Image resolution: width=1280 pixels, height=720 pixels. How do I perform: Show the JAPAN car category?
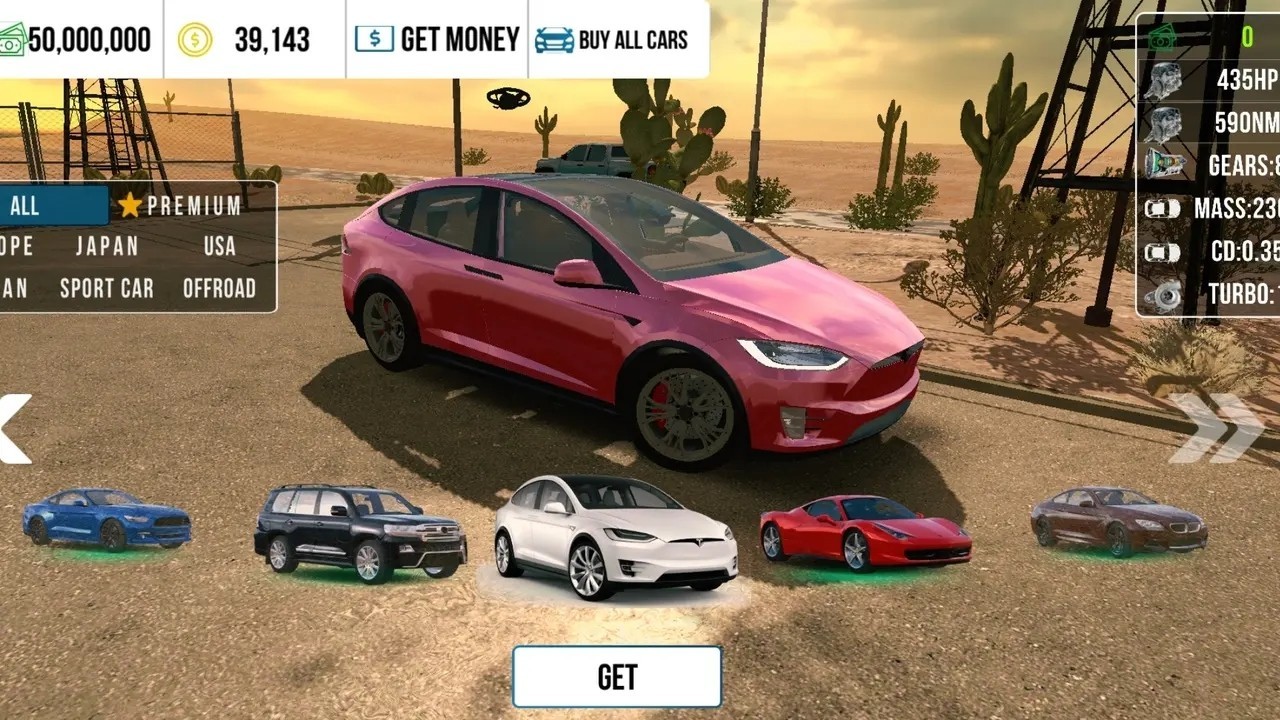[107, 246]
